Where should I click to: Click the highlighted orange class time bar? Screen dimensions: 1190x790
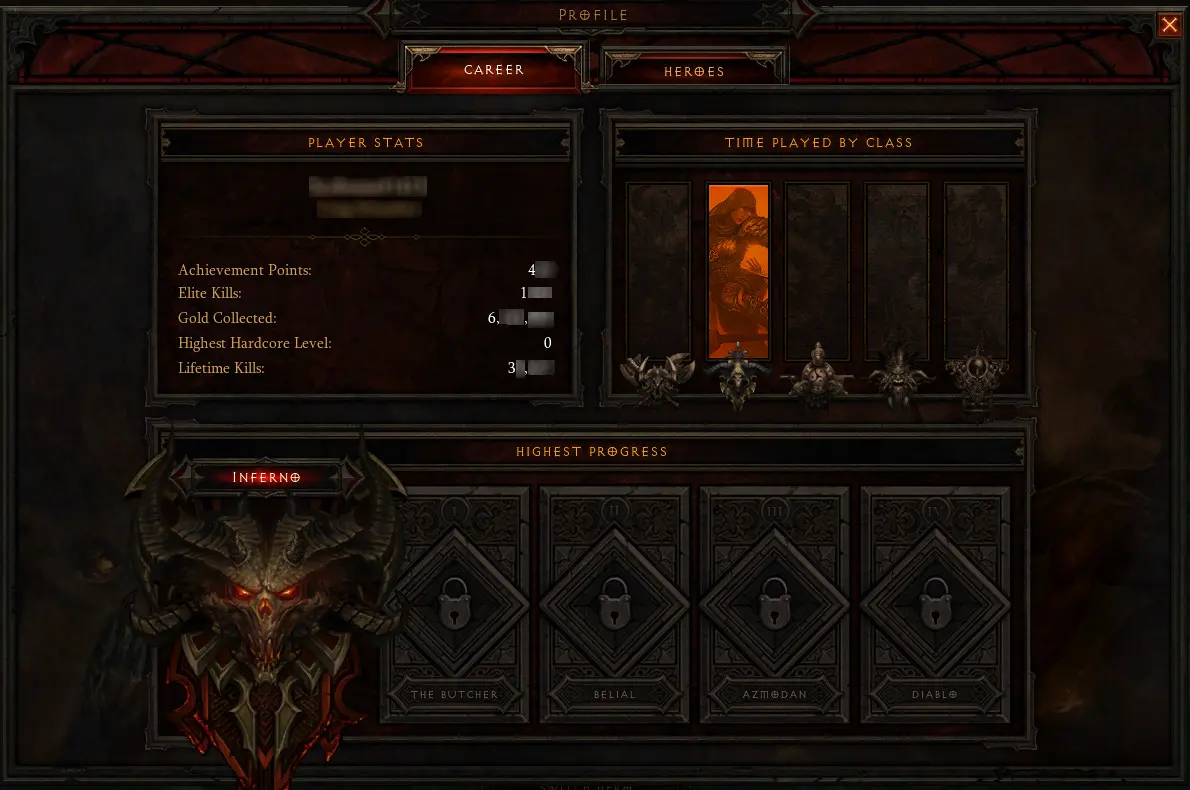739,271
